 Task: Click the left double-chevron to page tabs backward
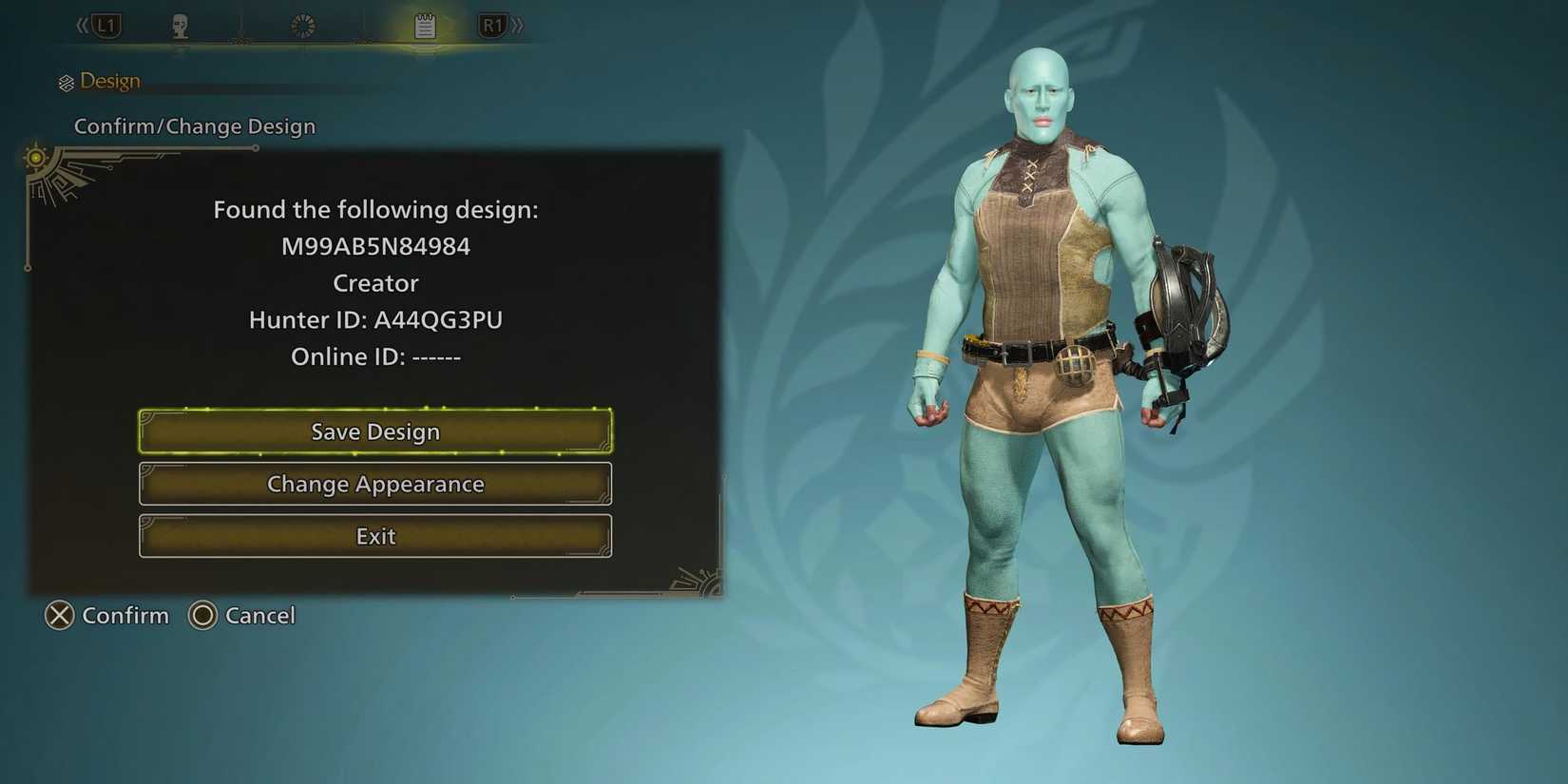coord(81,25)
